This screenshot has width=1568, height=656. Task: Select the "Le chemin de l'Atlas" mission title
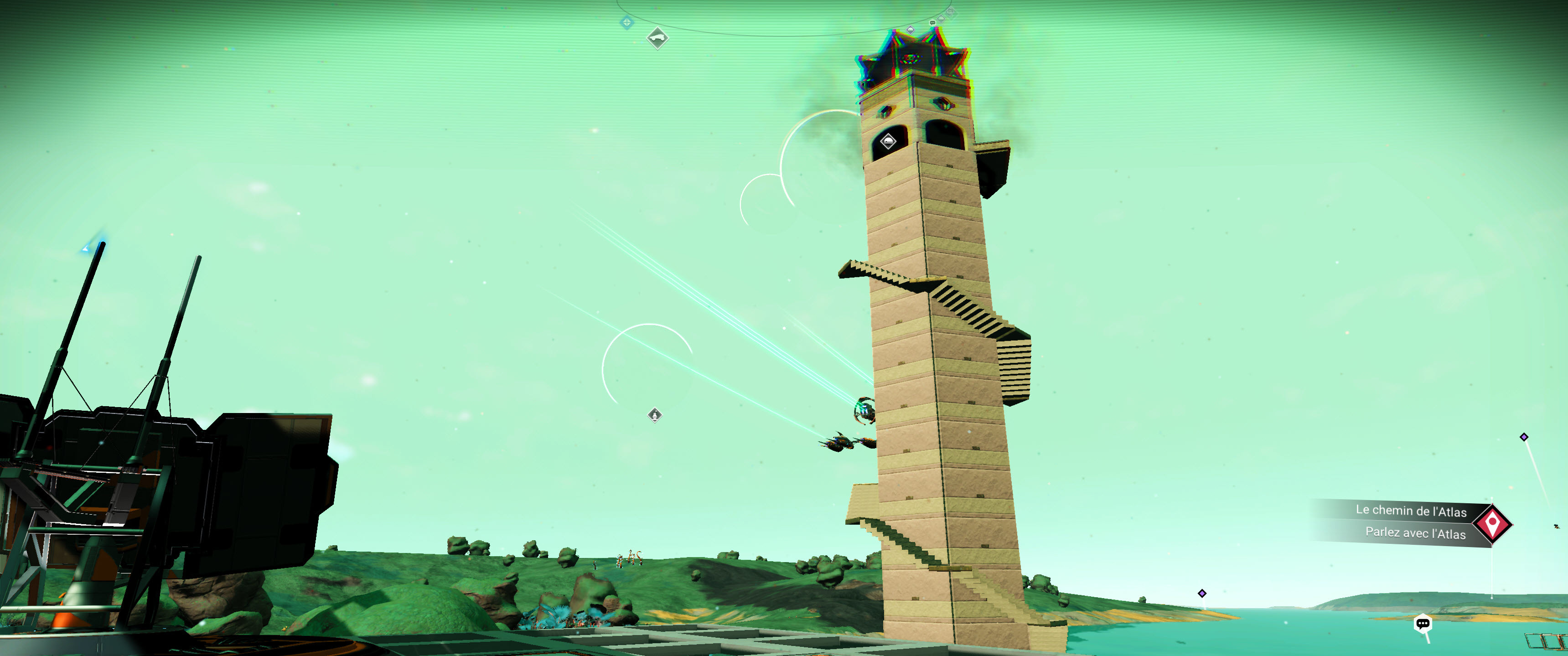tap(1410, 511)
